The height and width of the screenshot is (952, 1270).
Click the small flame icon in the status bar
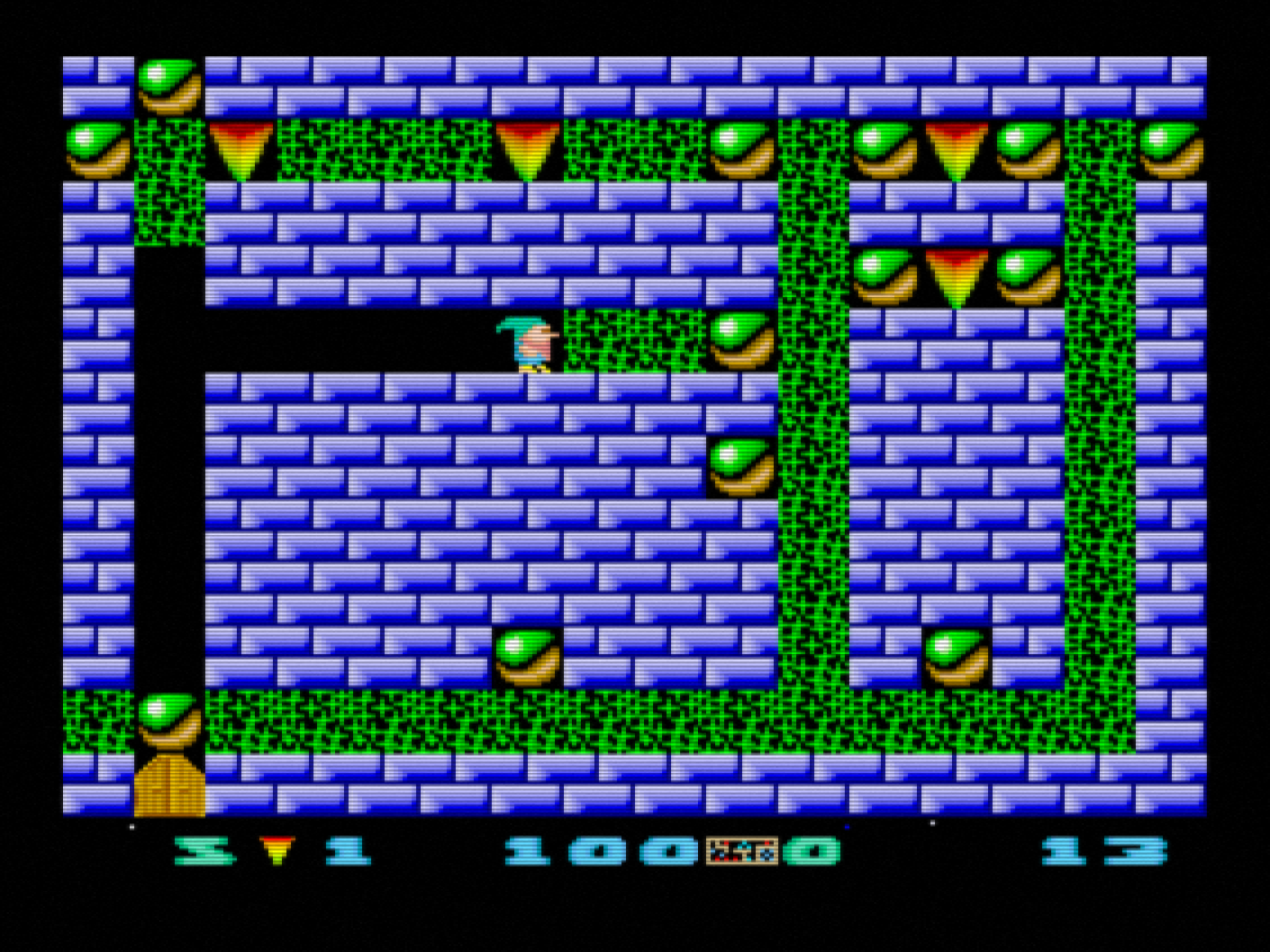coord(276,850)
